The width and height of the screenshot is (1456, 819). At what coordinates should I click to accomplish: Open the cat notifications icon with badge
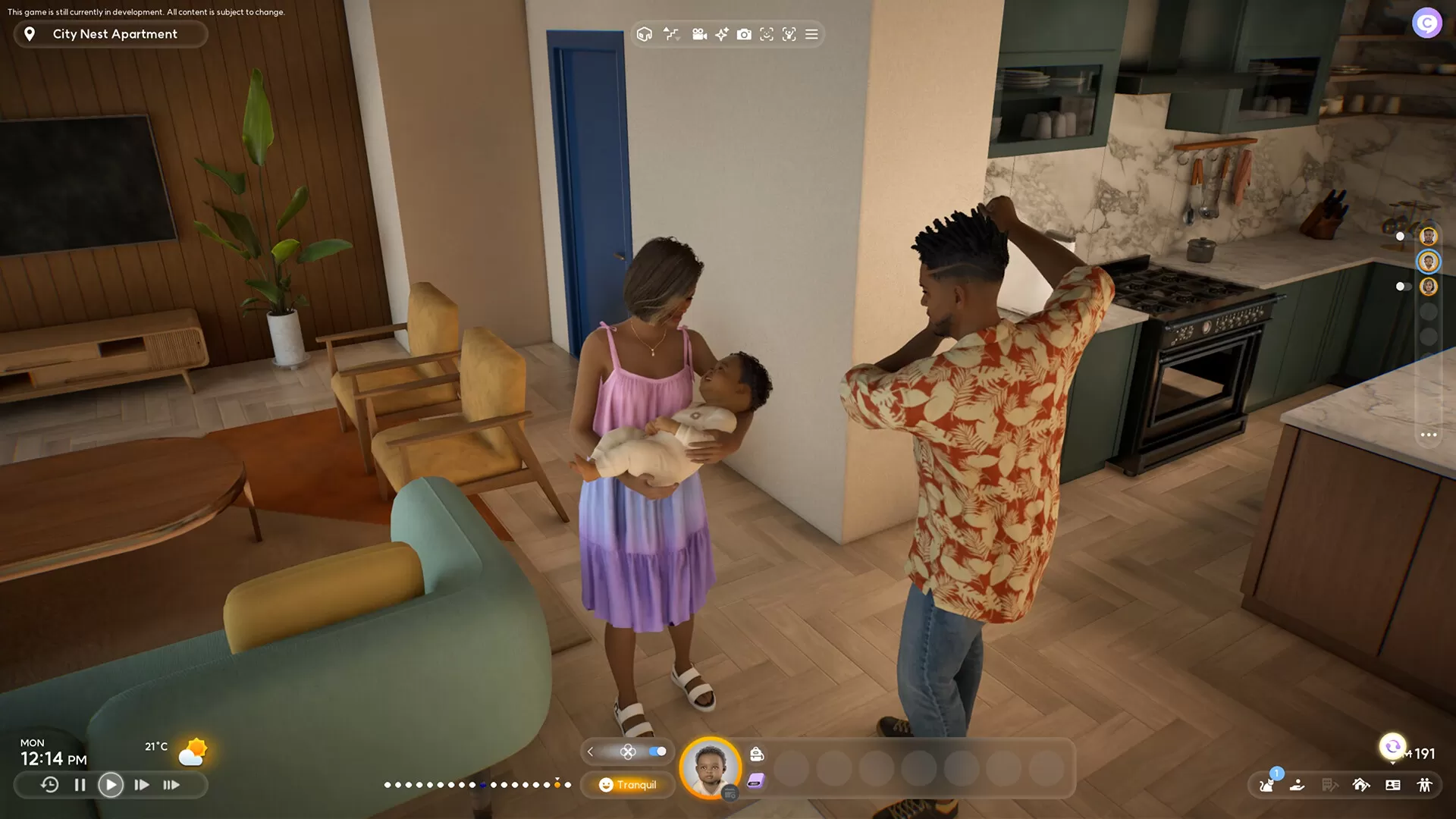(x=1266, y=786)
